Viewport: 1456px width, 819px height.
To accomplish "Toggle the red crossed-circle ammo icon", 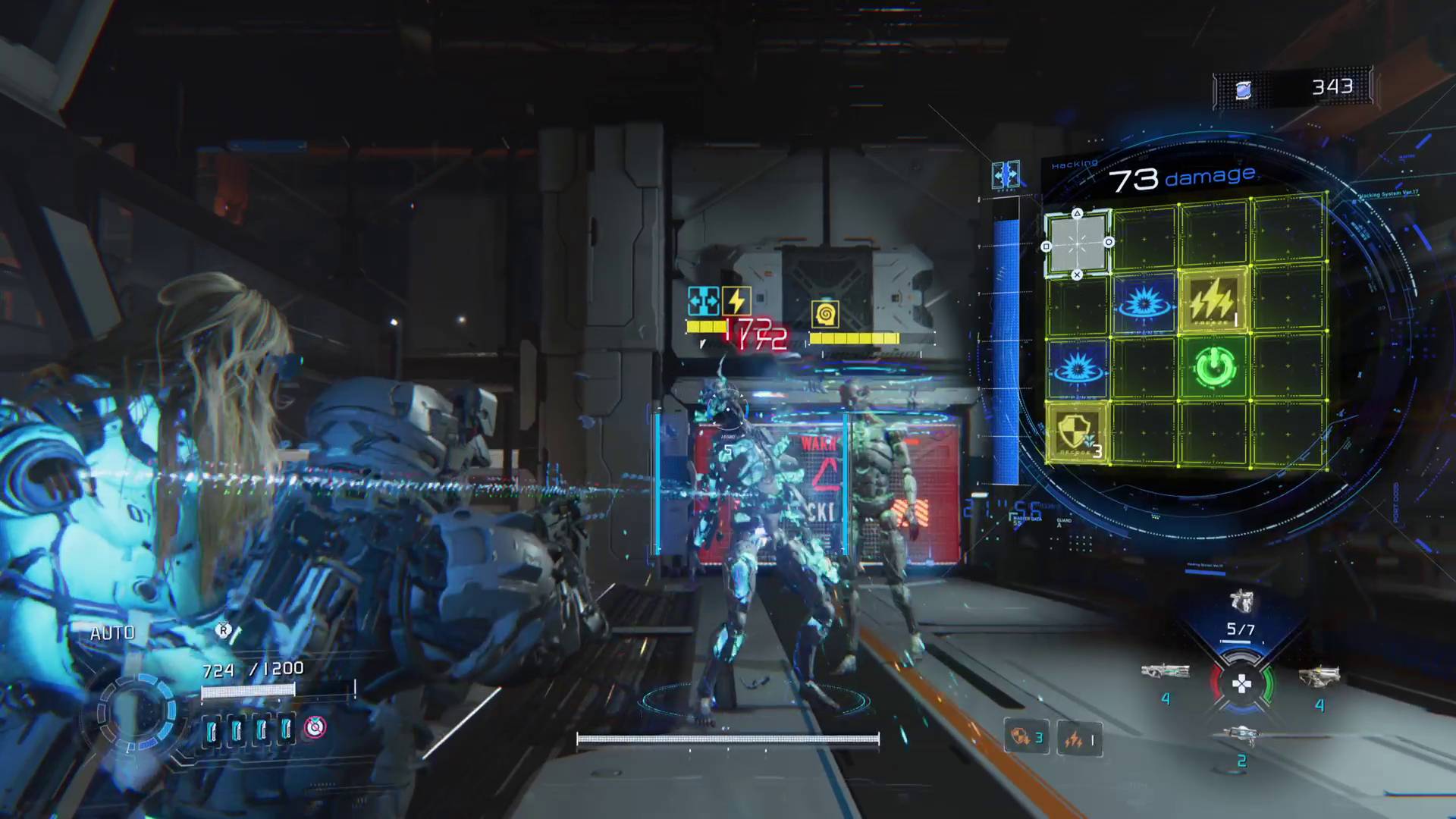I will point(313,726).
